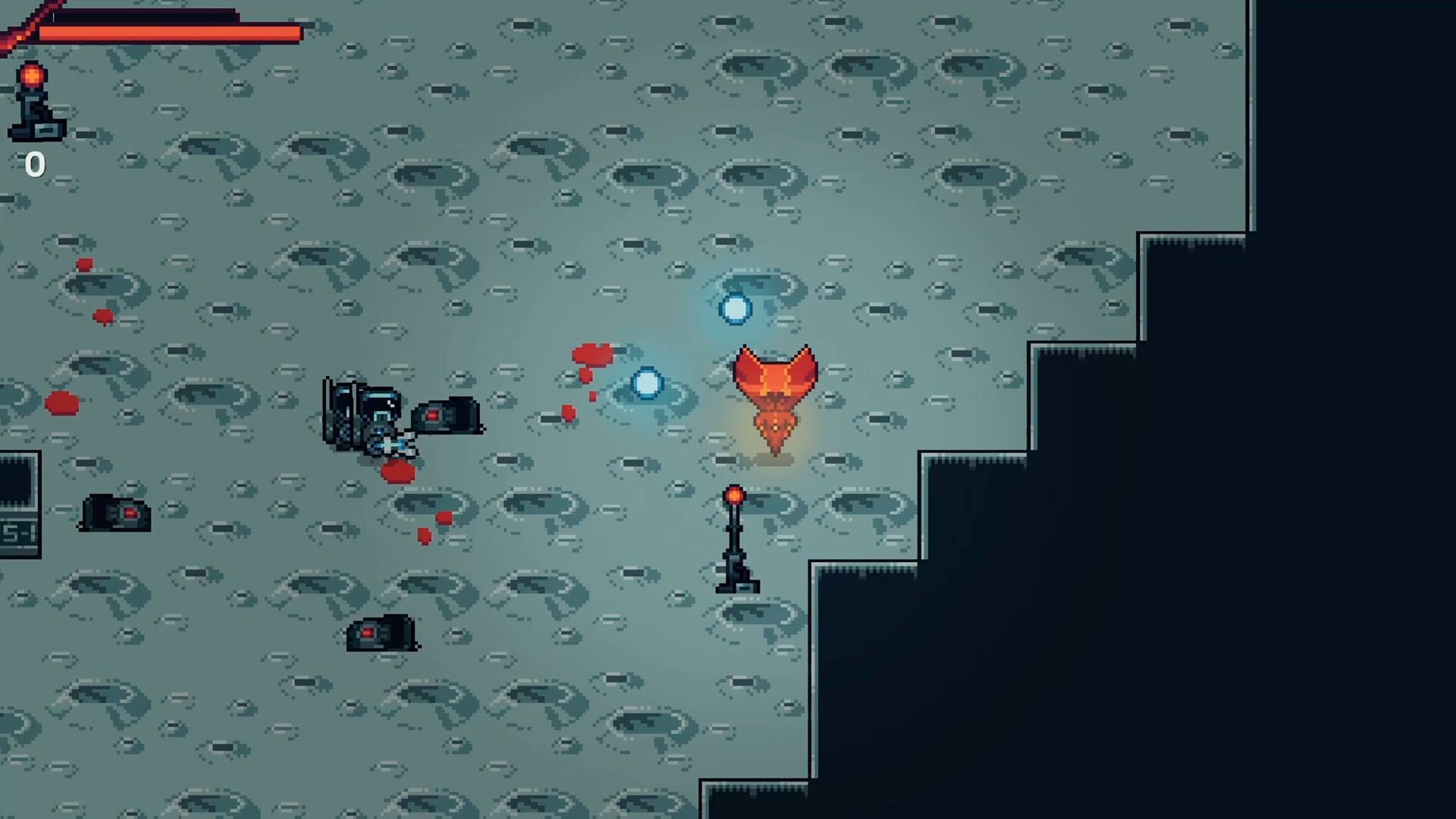This screenshot has width=1456, height=819.
Task: Toggle the red light on the left drone wreck
Action: coord(129,512)
